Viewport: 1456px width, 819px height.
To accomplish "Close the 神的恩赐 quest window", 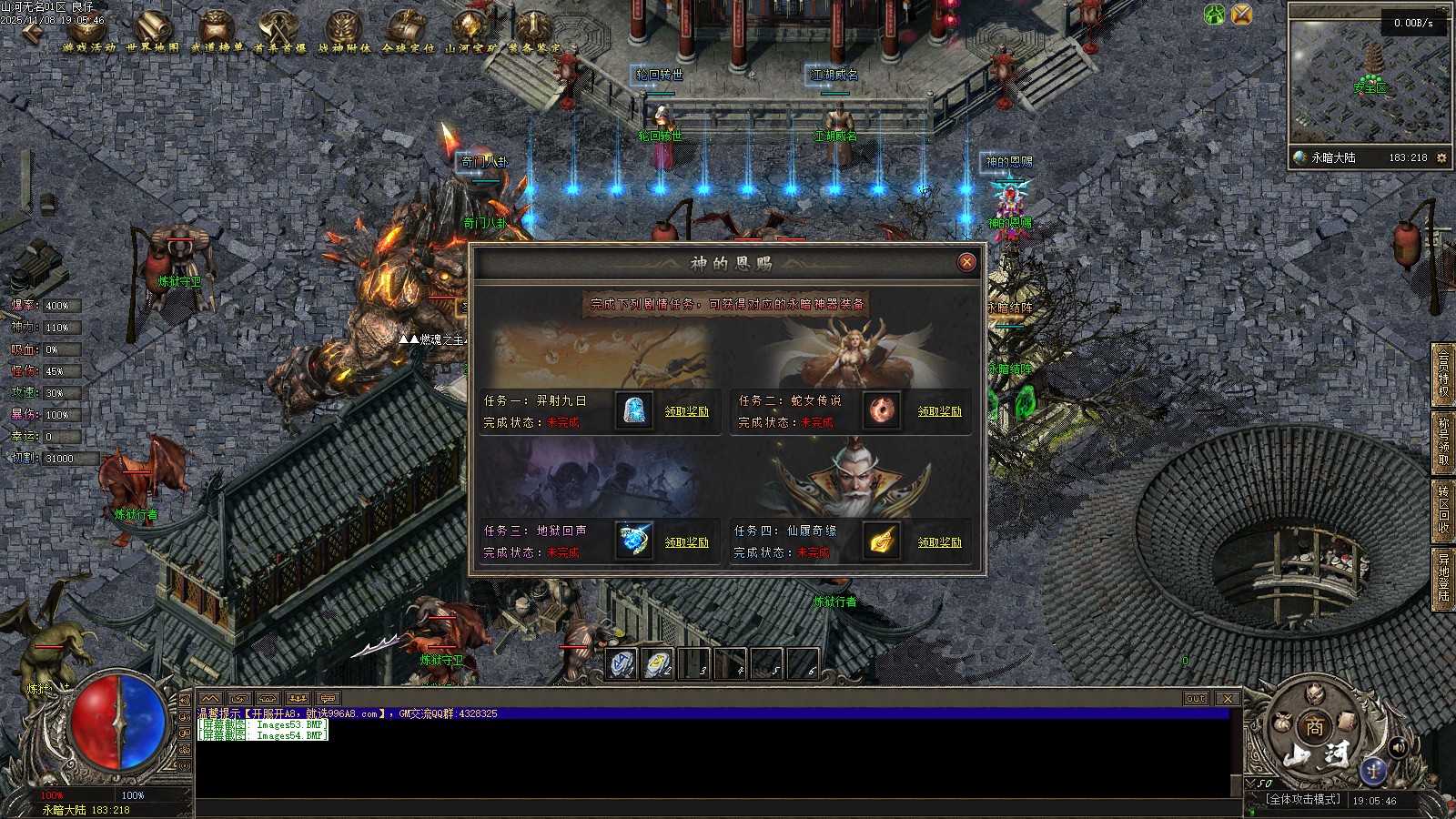I will click(x=966, y=262).
